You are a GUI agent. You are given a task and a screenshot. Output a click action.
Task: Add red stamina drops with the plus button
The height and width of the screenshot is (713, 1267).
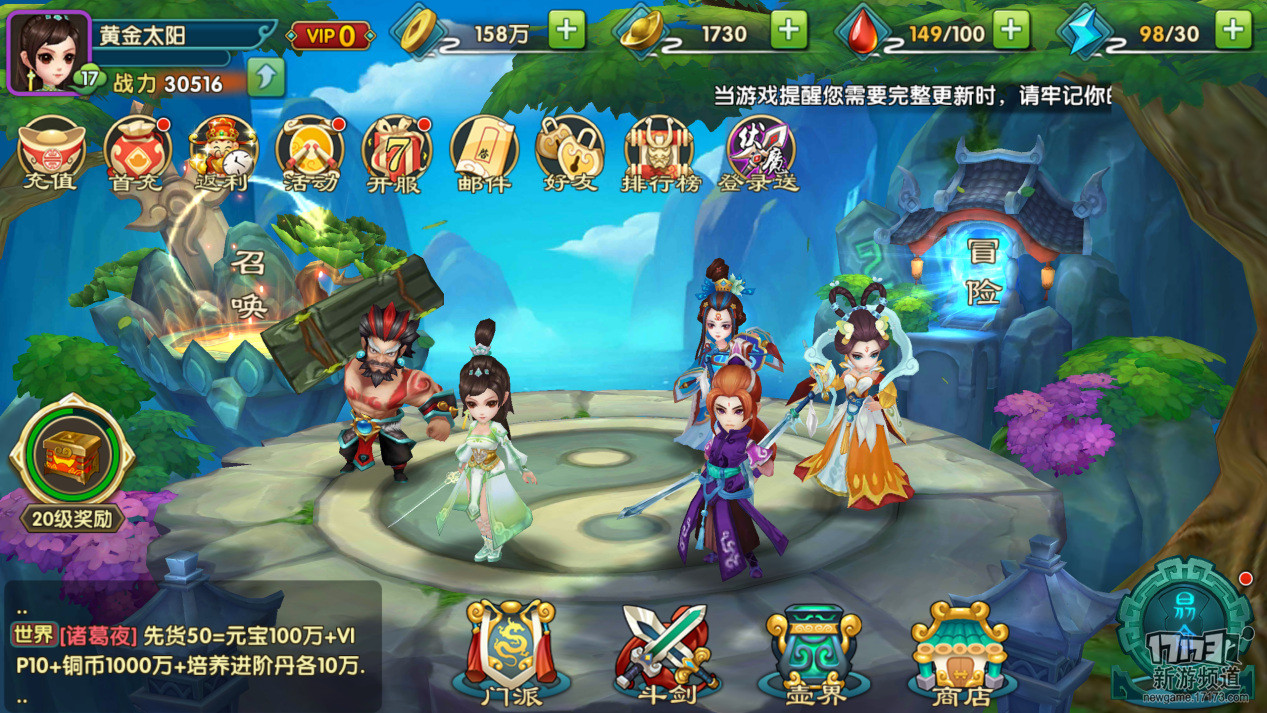coord(1011,31)
